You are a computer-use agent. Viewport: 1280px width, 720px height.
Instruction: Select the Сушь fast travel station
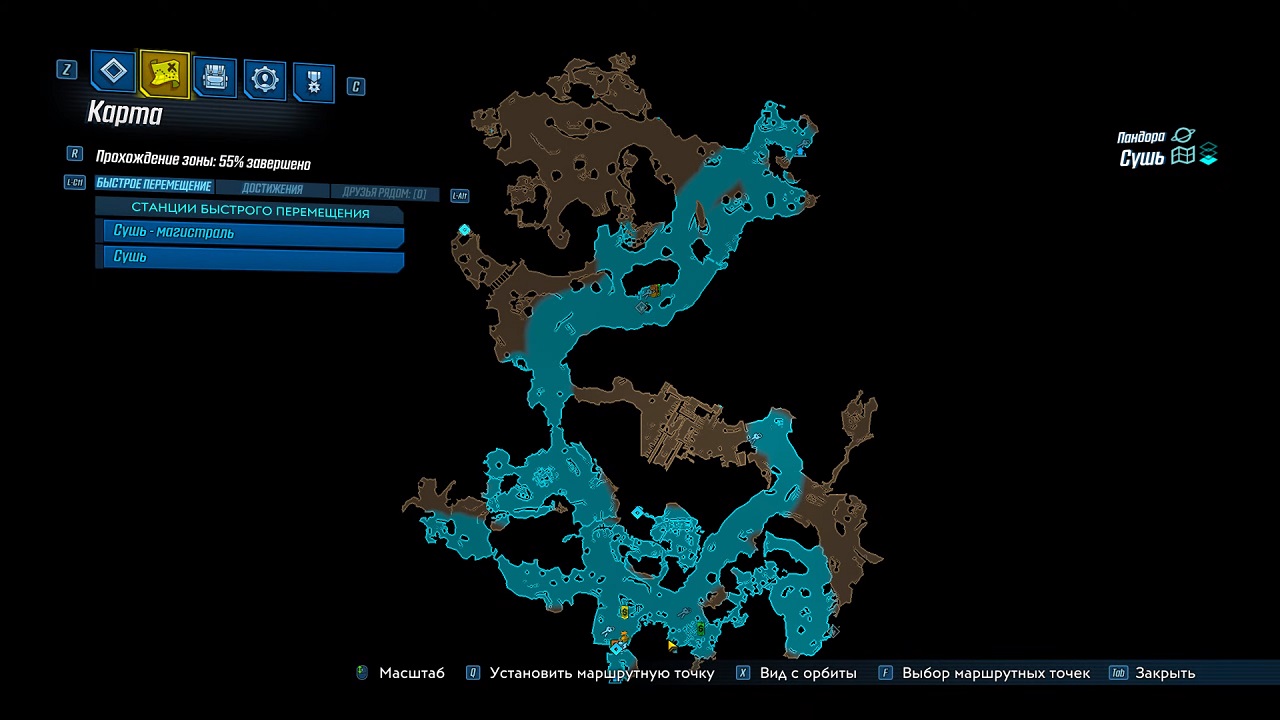coord(250,256)
